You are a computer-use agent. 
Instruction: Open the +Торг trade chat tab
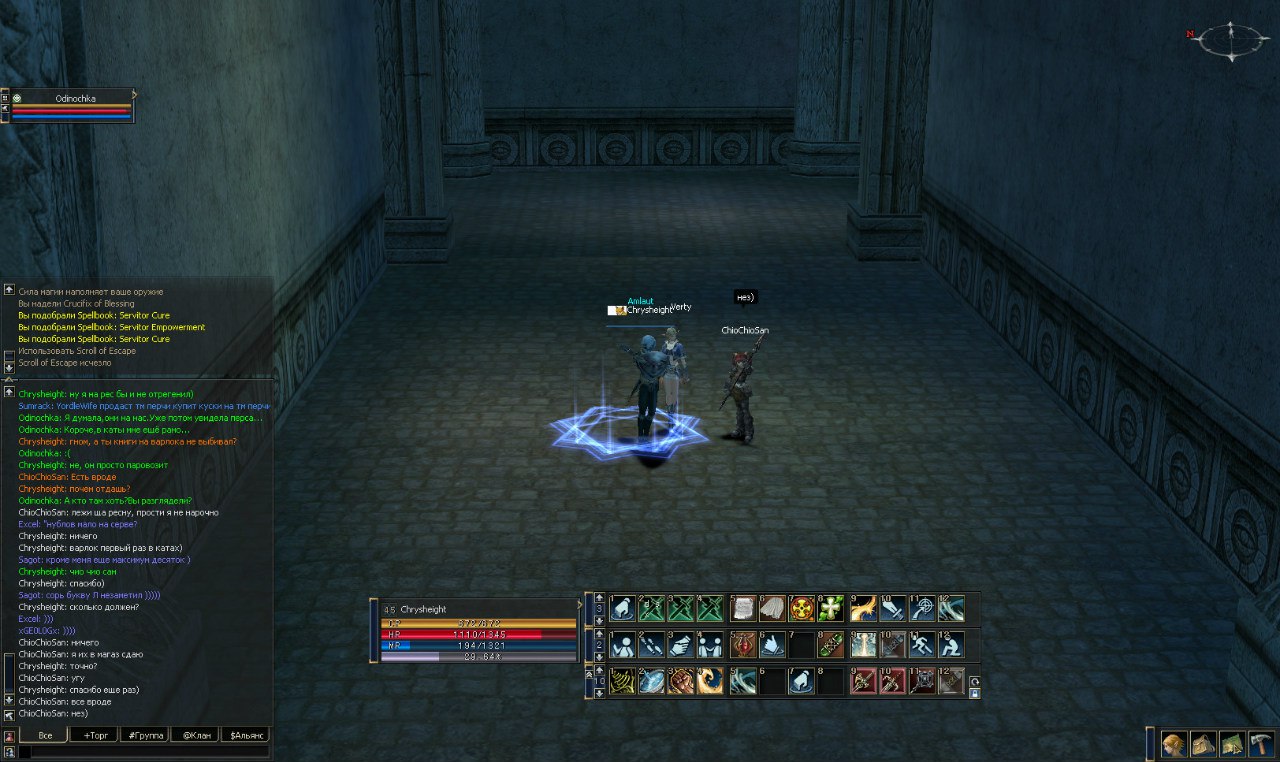[x=94, y=735]
